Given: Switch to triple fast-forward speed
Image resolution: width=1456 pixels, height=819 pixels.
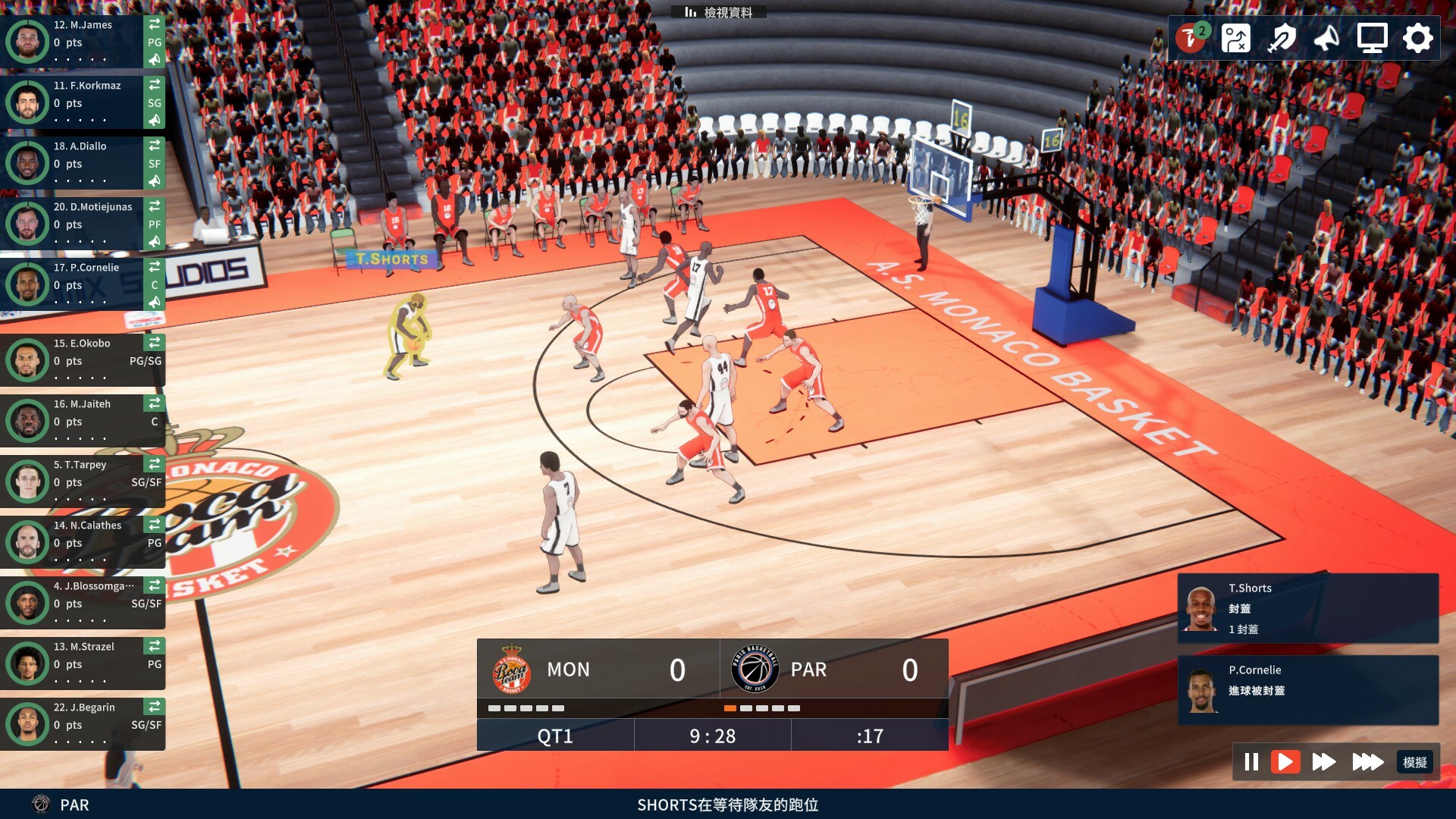Looking at the screenshot, I should [x=1367, y=761].
